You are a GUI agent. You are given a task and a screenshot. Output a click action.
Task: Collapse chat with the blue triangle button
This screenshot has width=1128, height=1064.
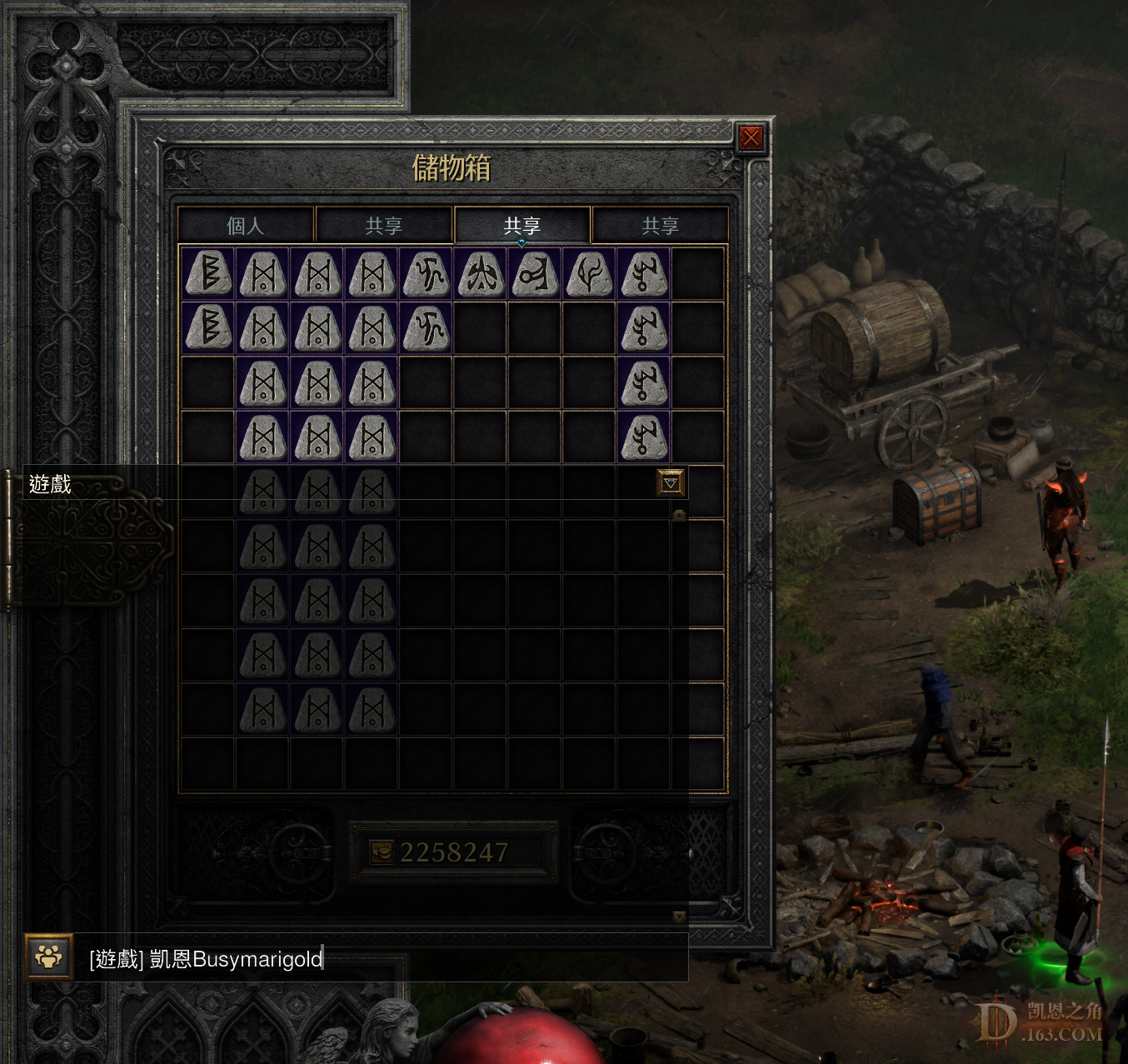point(671,483)
